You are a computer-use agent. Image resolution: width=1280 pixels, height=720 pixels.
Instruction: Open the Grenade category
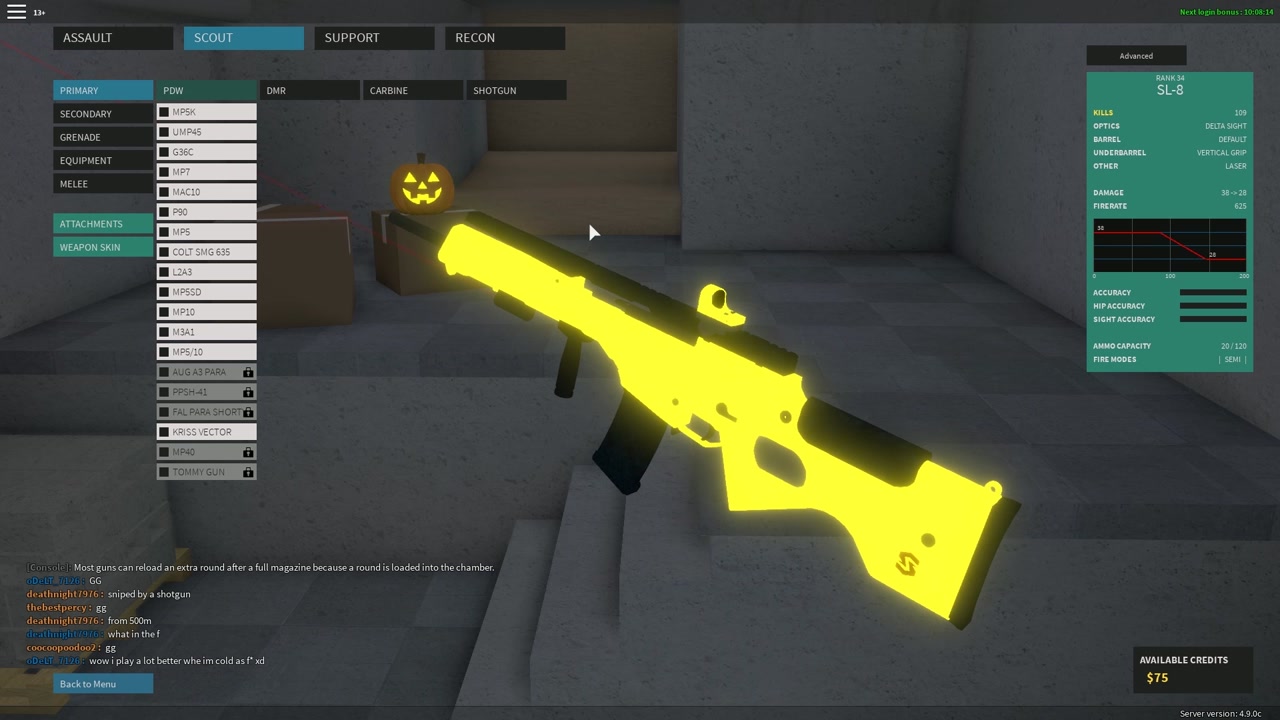tap(103, 137)
